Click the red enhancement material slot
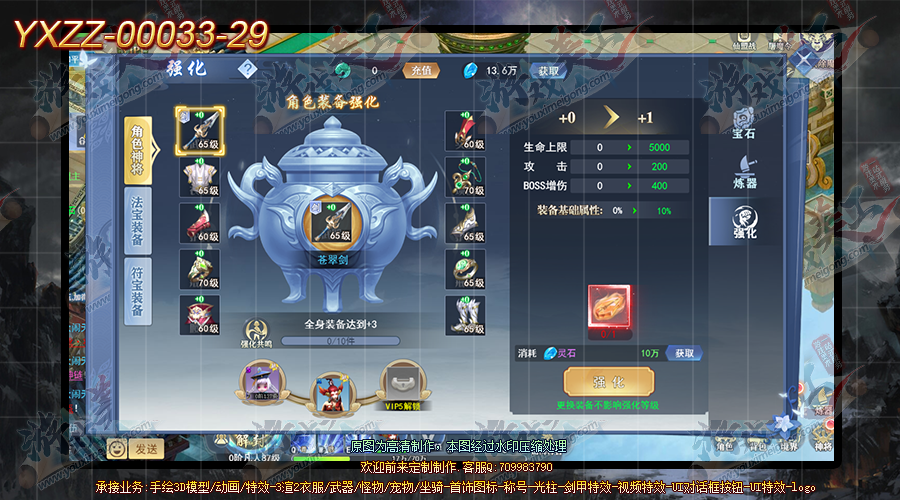 click(608, 305)
